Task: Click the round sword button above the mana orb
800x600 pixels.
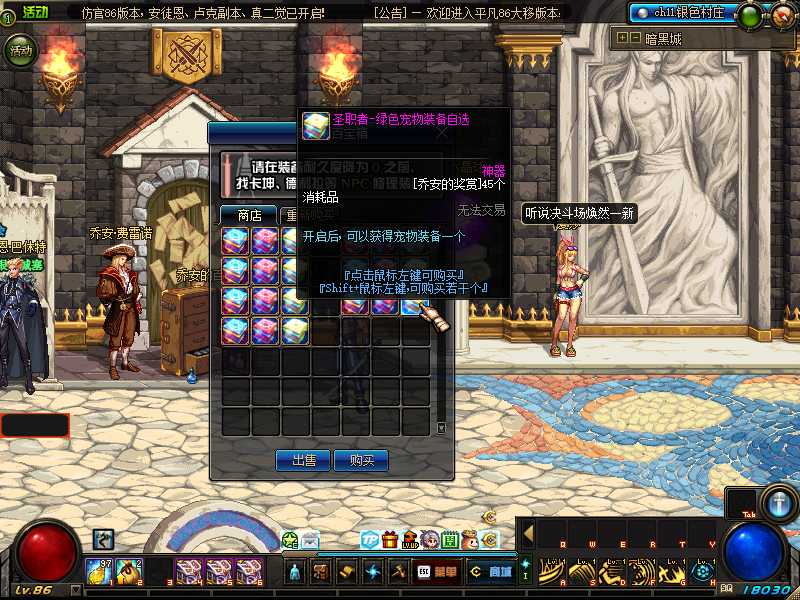Action: 777,500
